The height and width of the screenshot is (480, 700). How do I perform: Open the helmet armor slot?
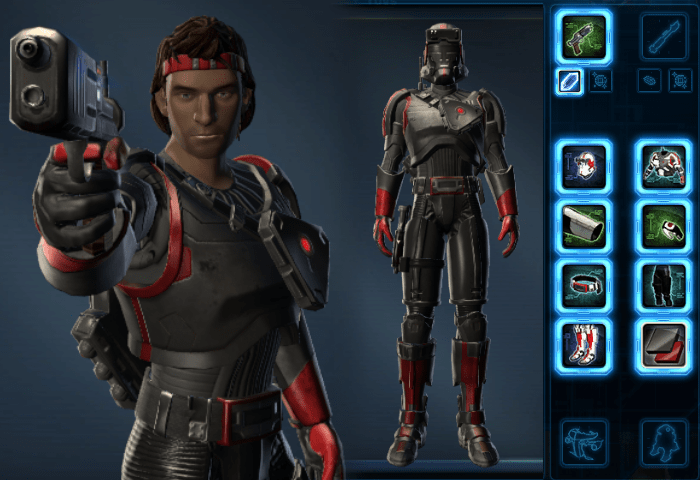[x=585, y=166]
